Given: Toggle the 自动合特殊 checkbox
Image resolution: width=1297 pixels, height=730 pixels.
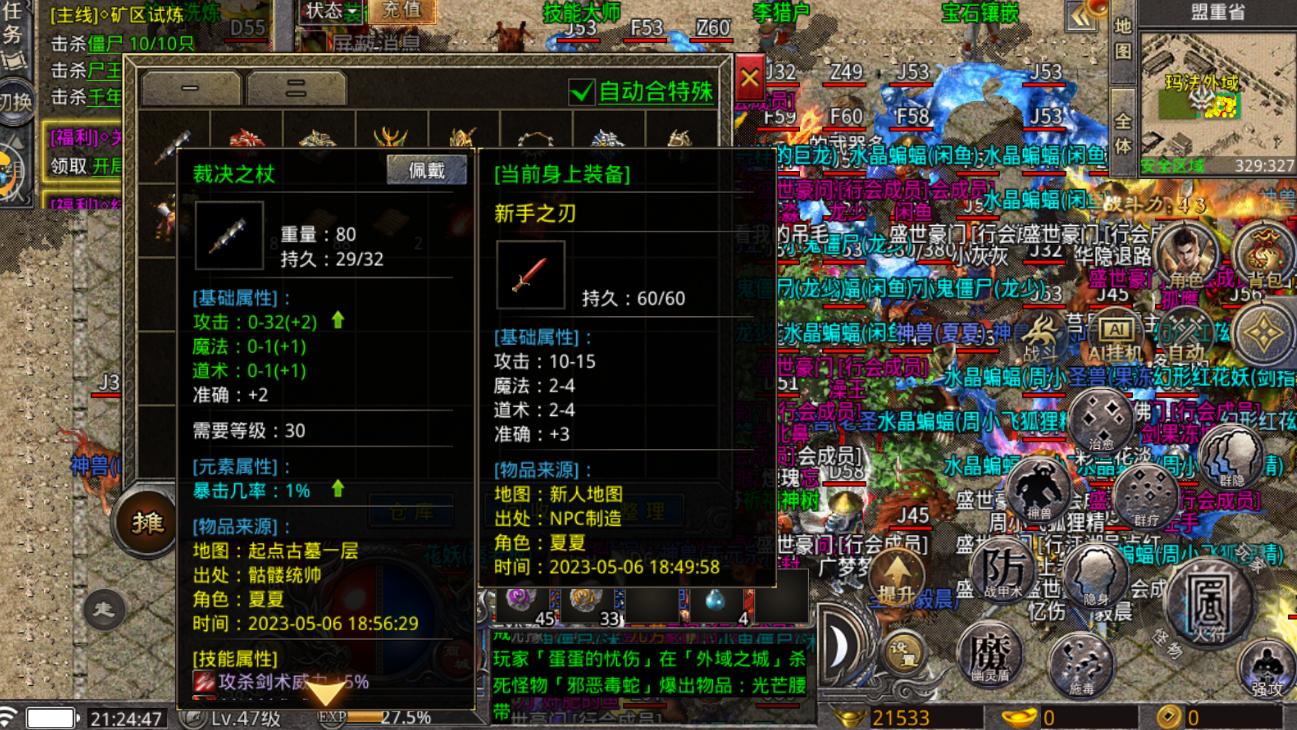Looking at the screenshot, I should 582,92.
